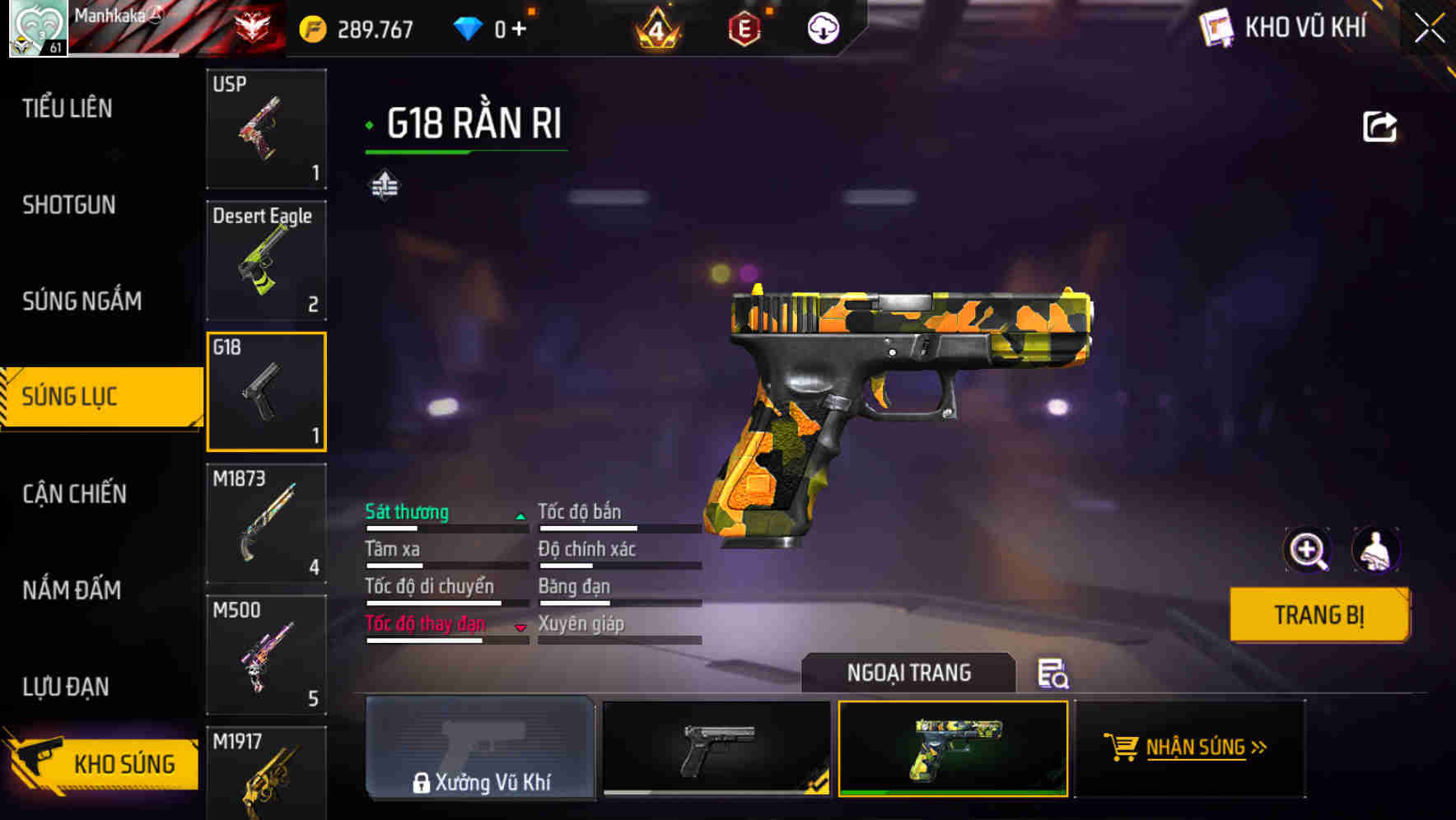The width and height of the screenshot is (1456, 820).
Task: Click the shopping cart icon beside NHẬN SÚNG
Action: tap(1122, 748)
